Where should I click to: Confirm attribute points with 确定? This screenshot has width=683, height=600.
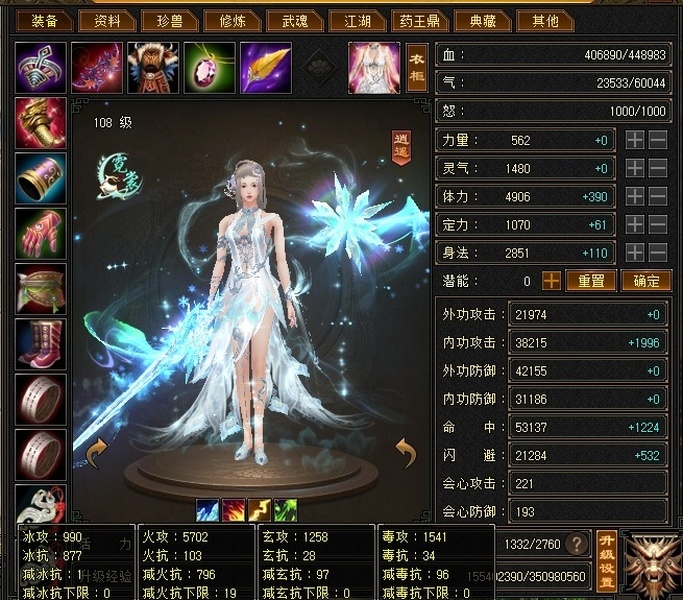(x=645, y=282)
